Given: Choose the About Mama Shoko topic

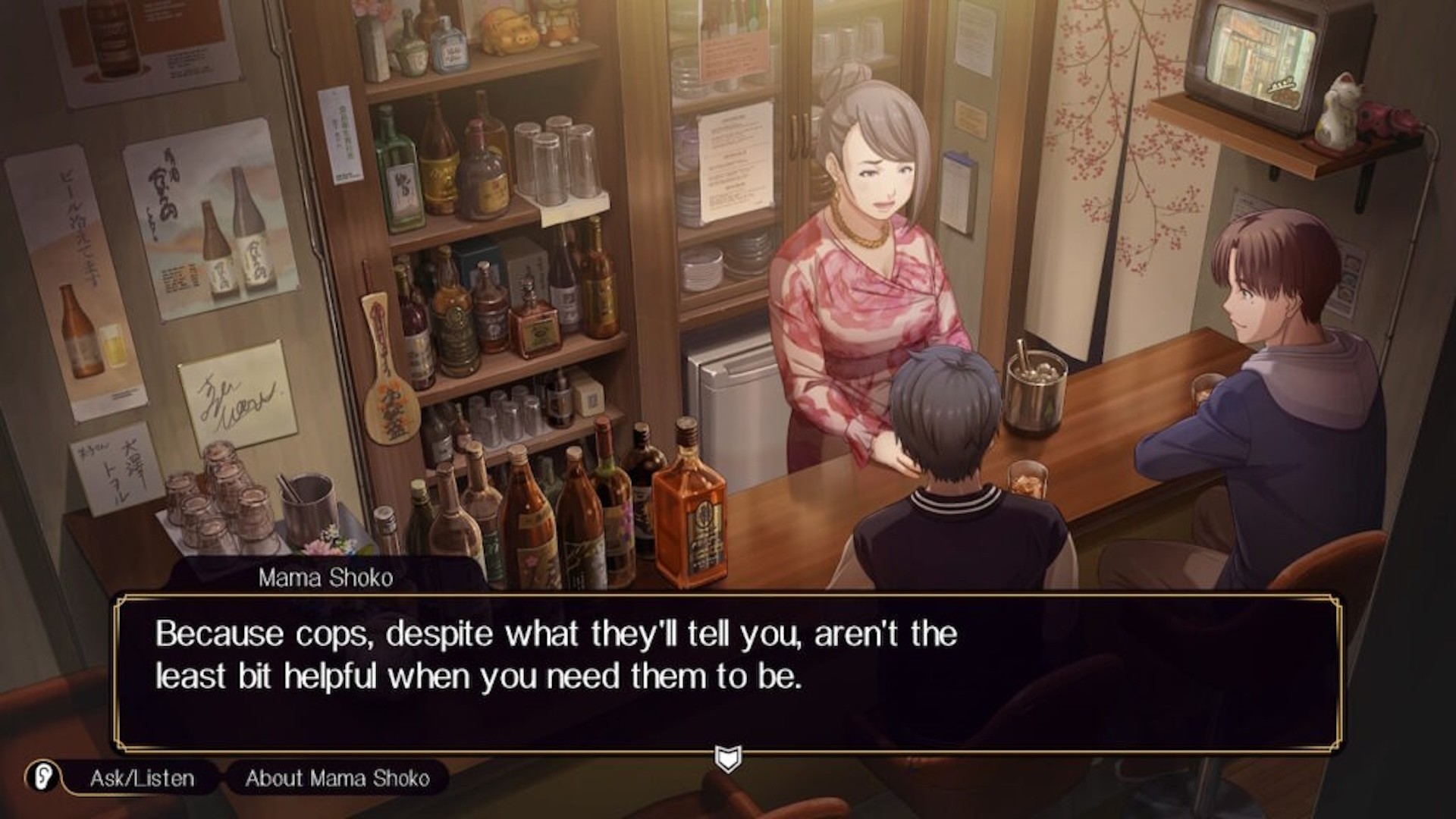Looking at the screenshot, I should (337, 778).
